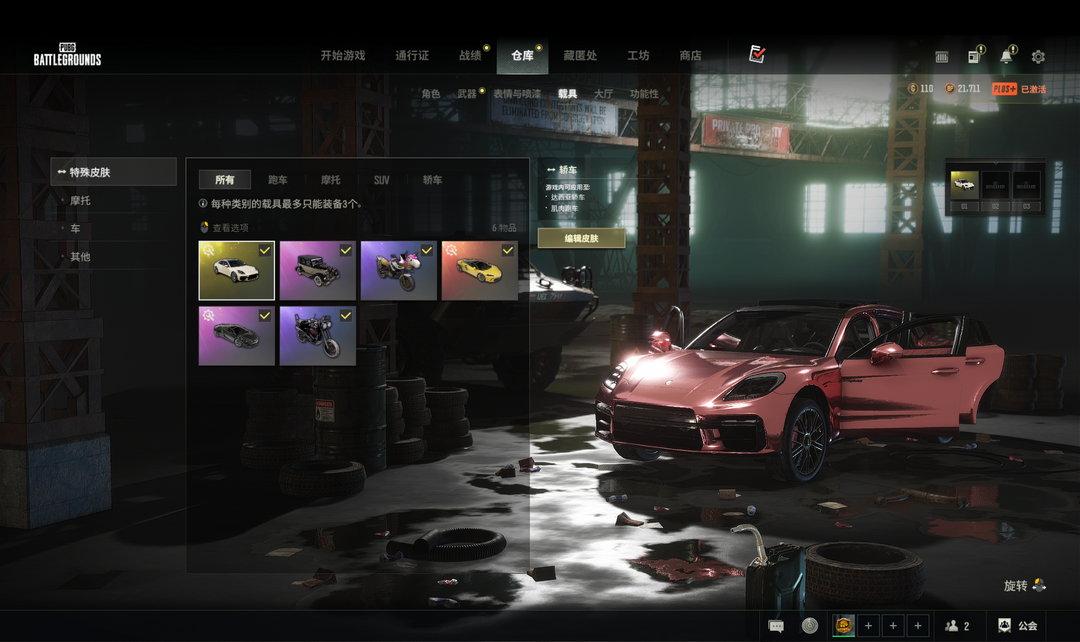Choose the 摩托 filter tab above the skin grid
Screen dimensions: 1080x642
pyautogui.click(x=330, y=180)
